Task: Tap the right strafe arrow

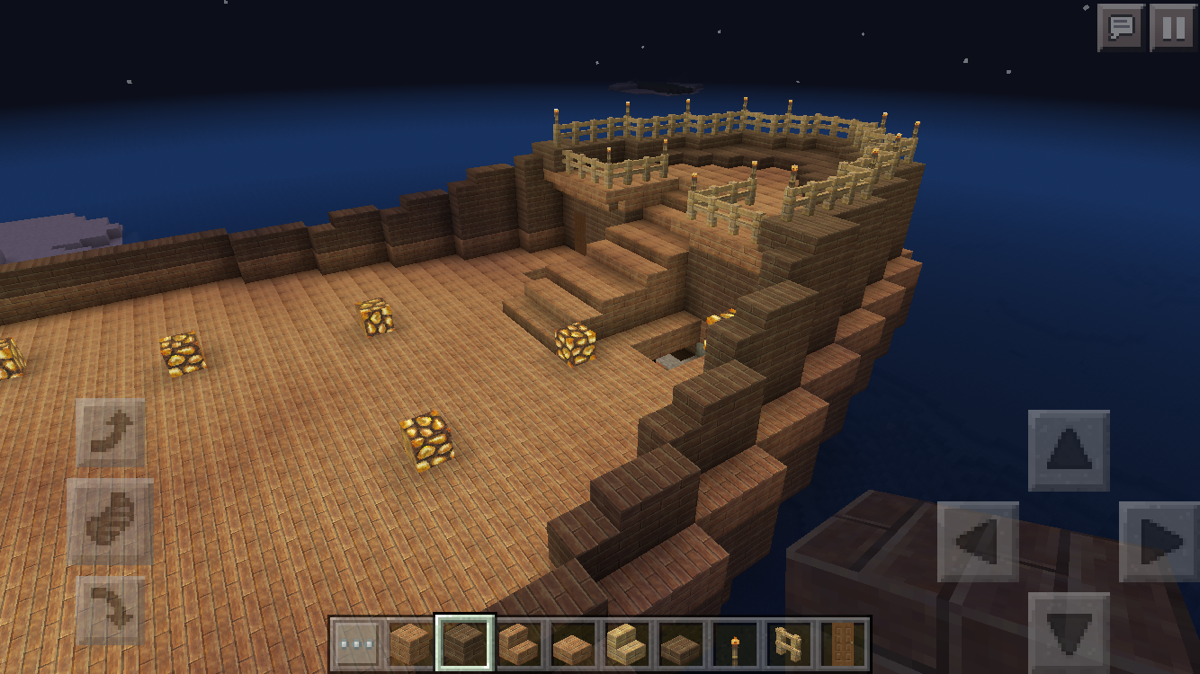Action: point(1159,541)
